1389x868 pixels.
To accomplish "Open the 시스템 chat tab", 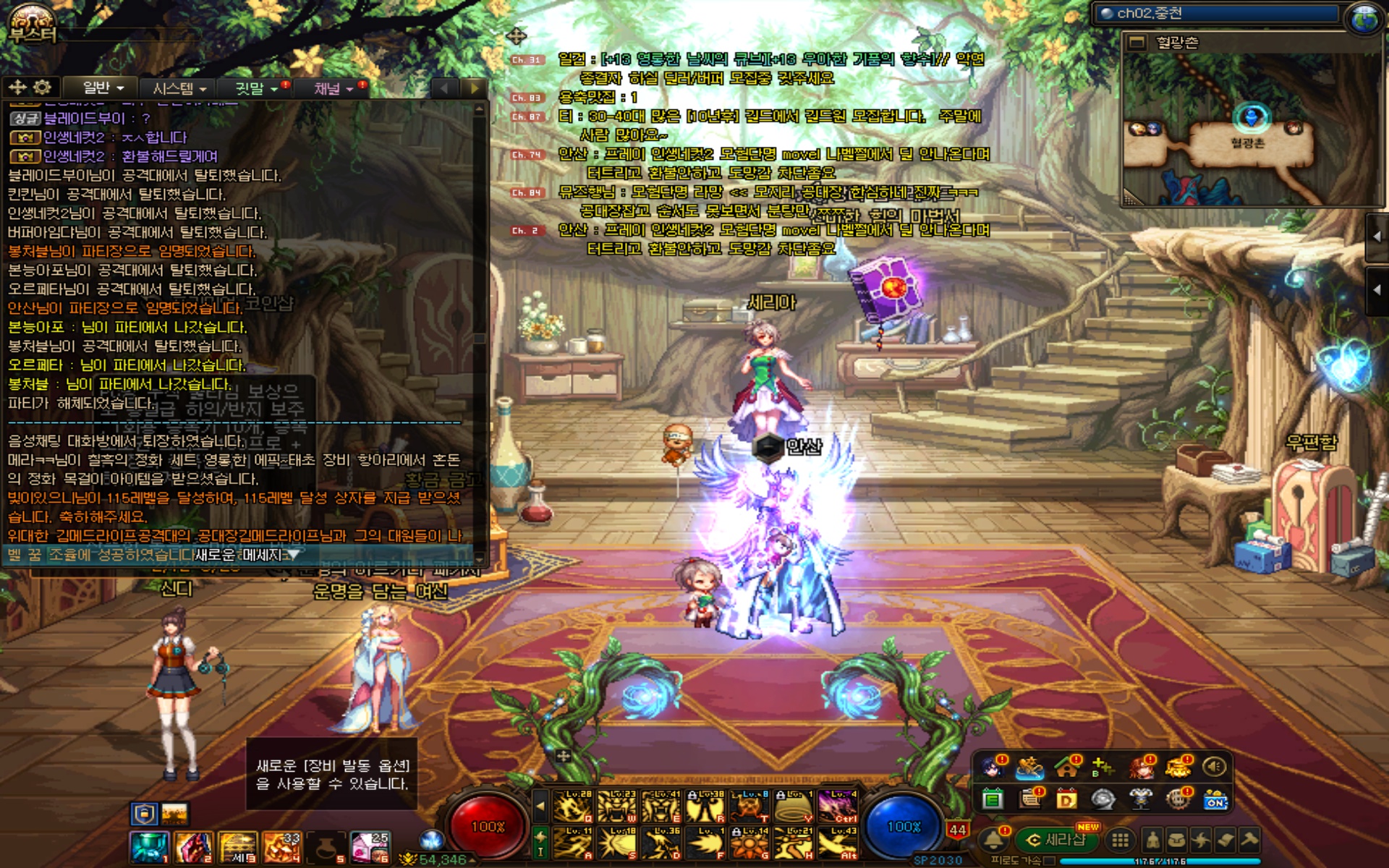I will (179, 88).
